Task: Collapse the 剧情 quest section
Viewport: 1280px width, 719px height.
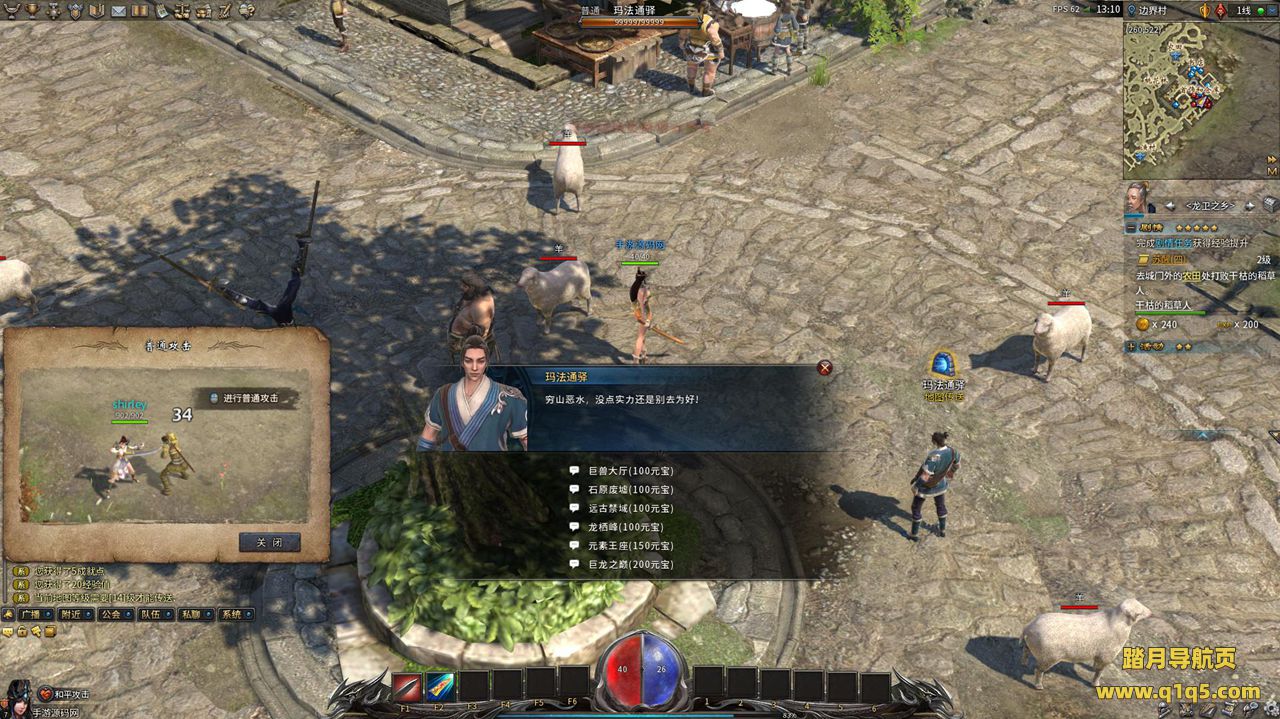Action: (1131, 228)
